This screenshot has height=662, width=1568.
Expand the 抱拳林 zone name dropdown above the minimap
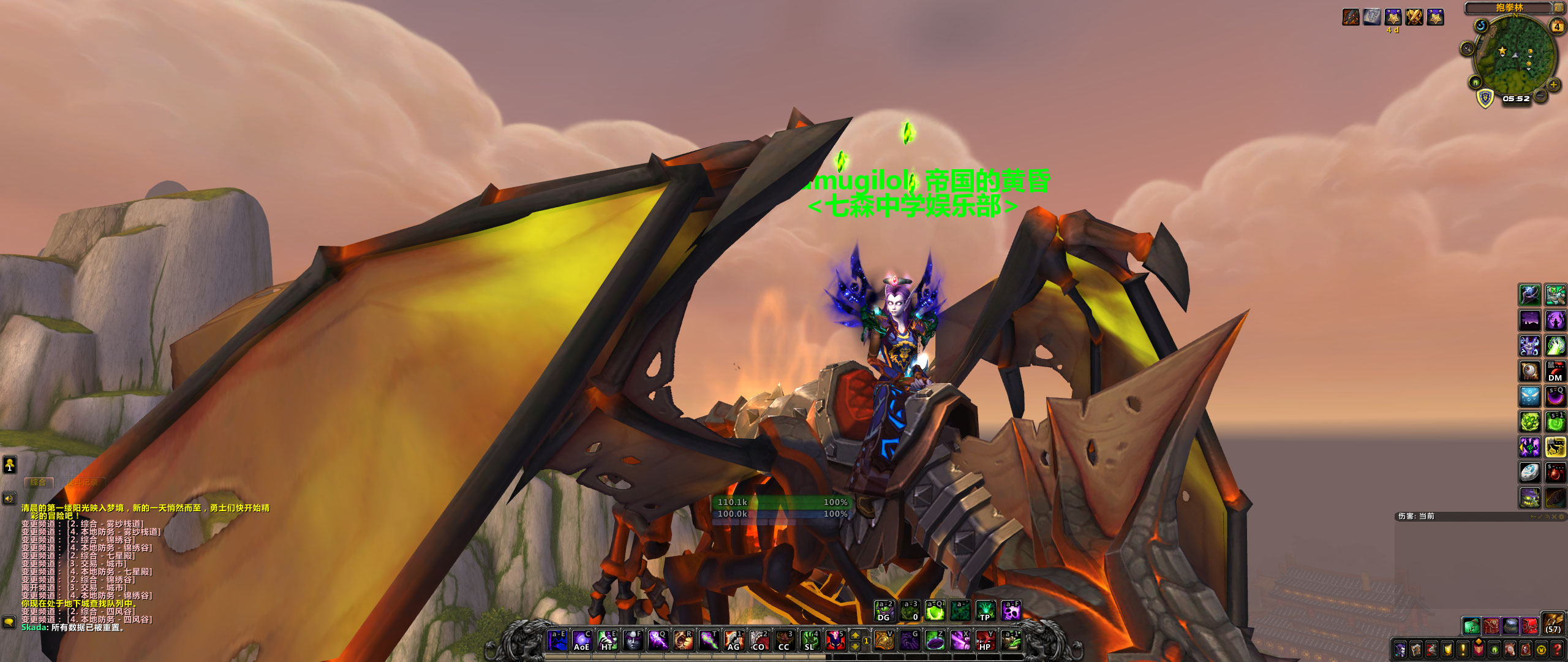tap(1510, 8)
